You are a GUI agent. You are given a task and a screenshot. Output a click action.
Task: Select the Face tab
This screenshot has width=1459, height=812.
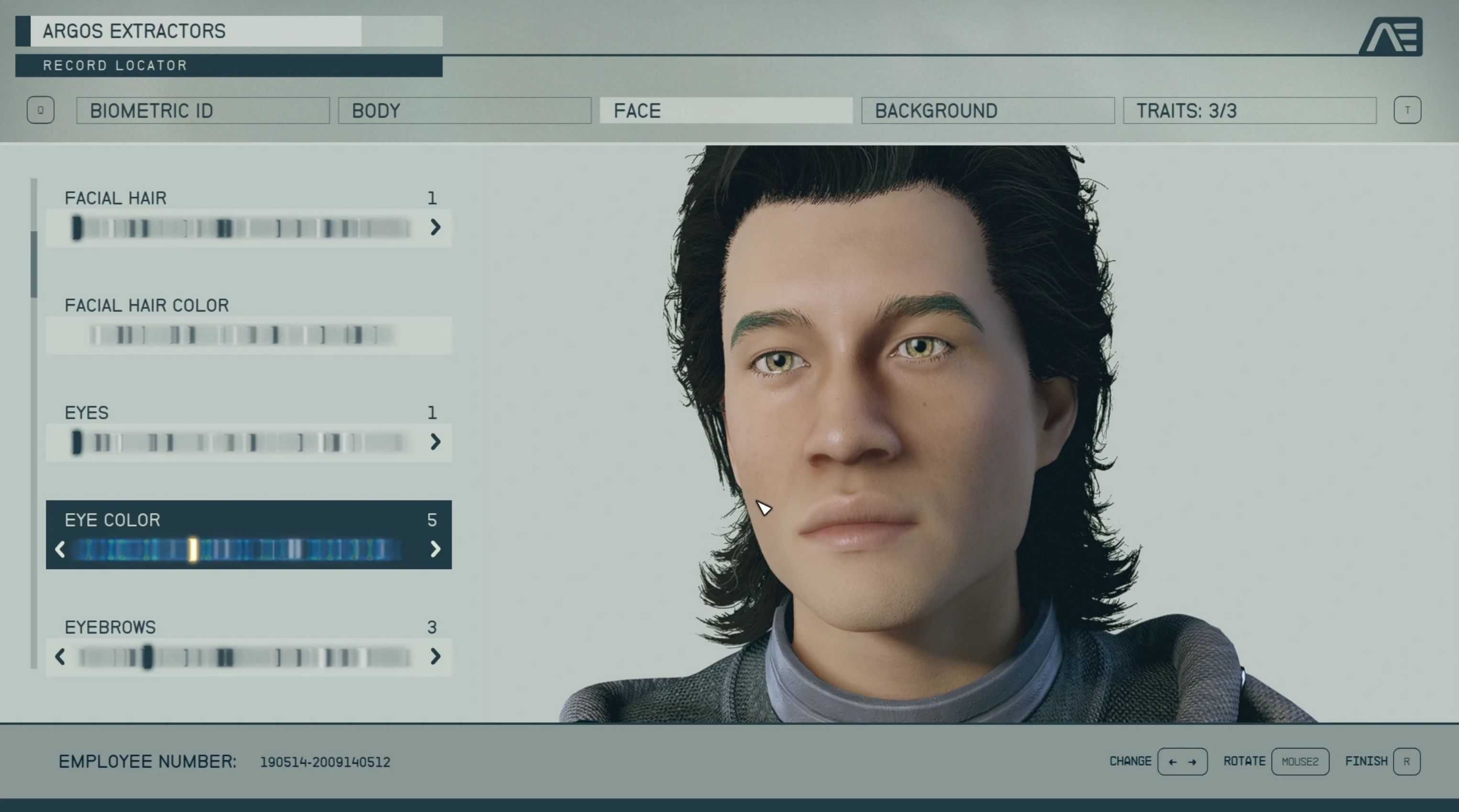[725, 110]
